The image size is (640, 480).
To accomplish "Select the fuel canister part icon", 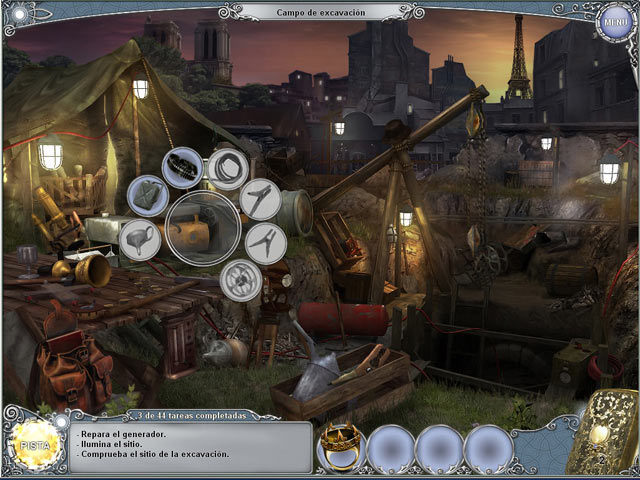I will [149, 193].
